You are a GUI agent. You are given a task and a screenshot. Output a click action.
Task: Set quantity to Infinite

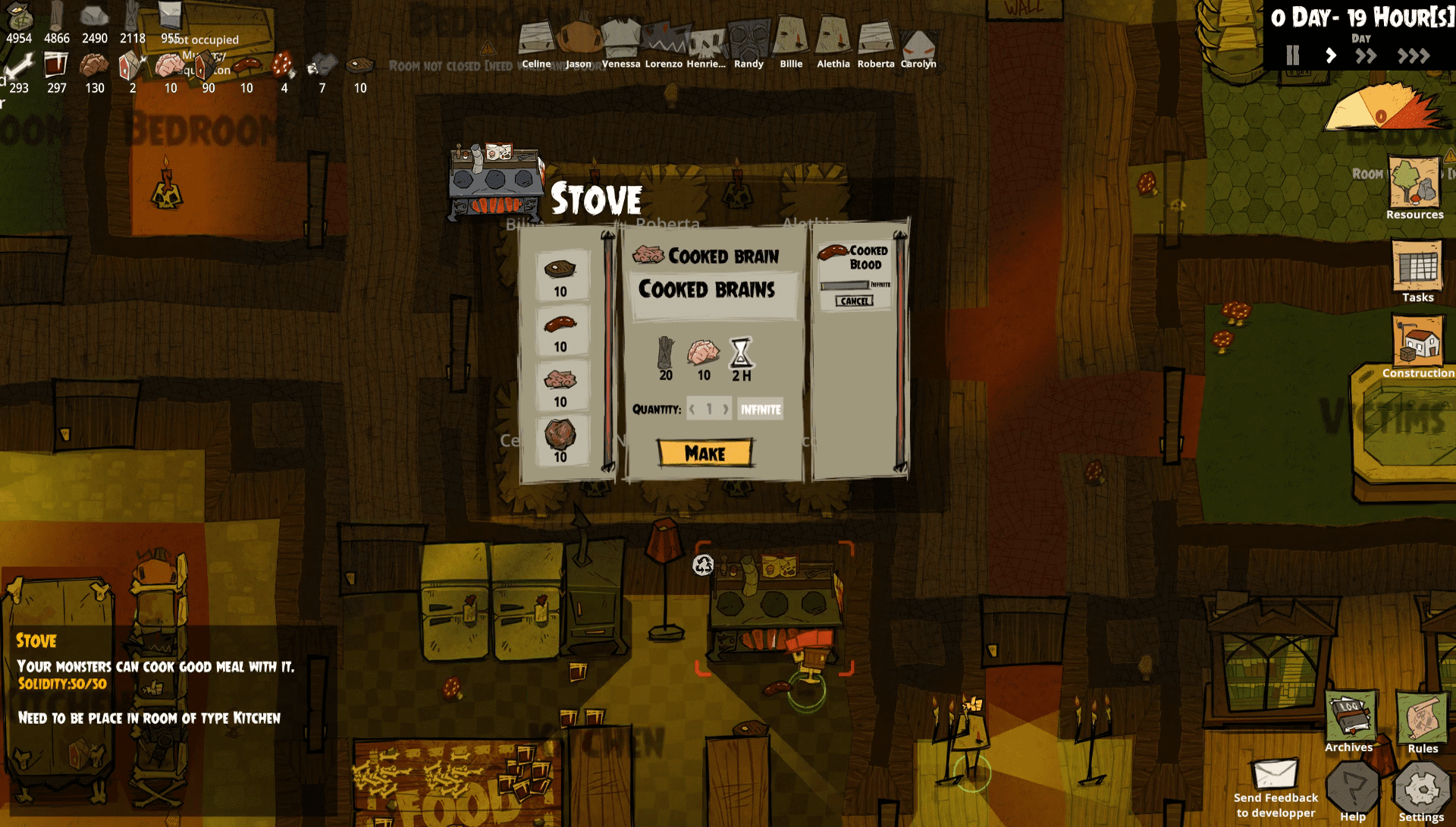tap(761, 410)
